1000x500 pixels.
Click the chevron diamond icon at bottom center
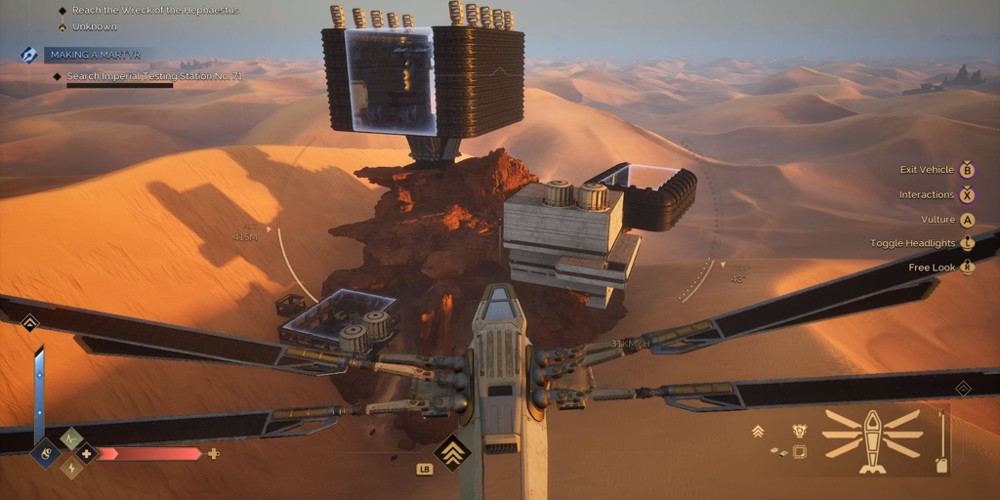pyautogui.click(x=452, y=452)
